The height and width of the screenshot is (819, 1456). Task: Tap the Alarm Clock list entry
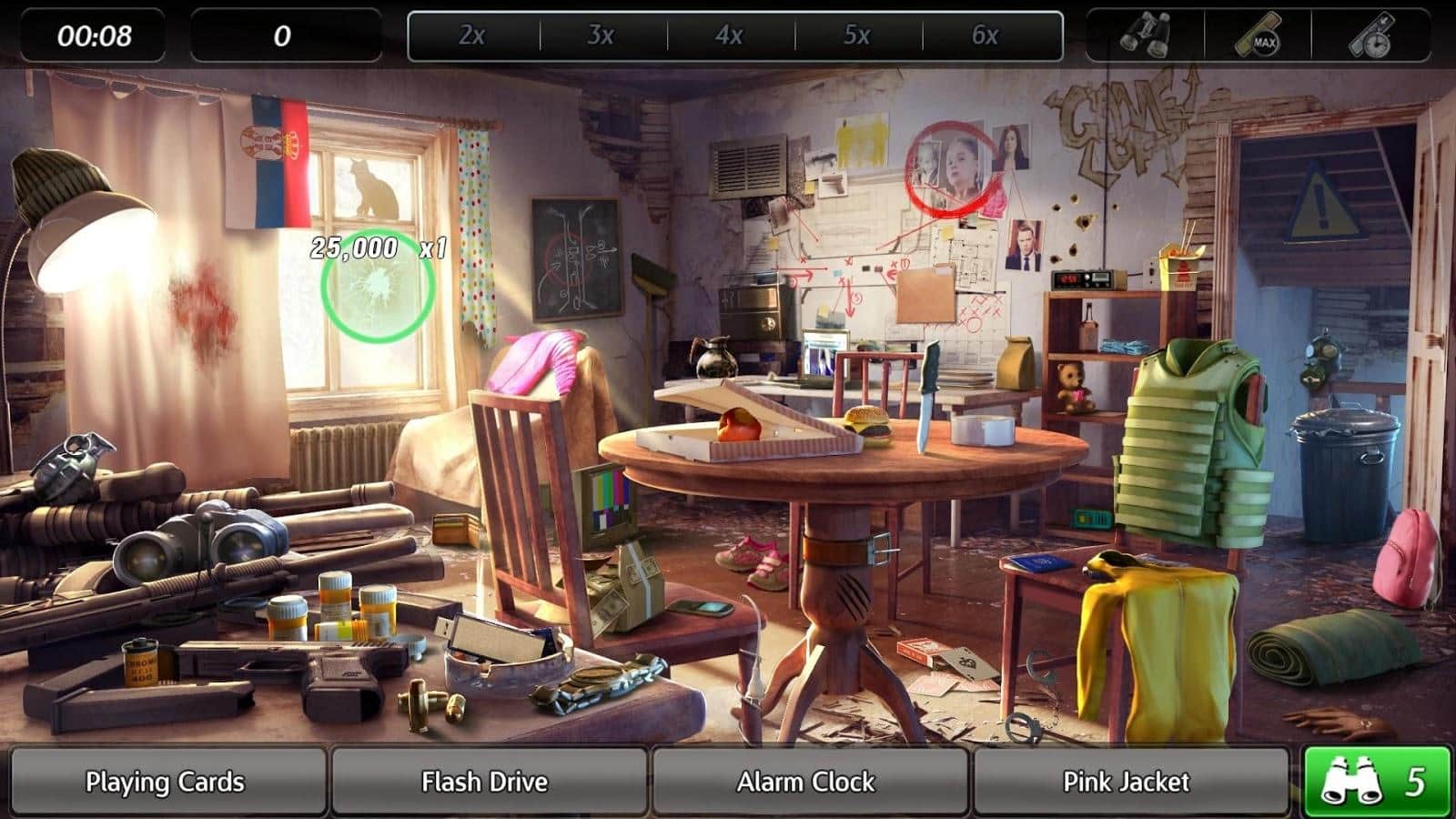coord(807,782)
